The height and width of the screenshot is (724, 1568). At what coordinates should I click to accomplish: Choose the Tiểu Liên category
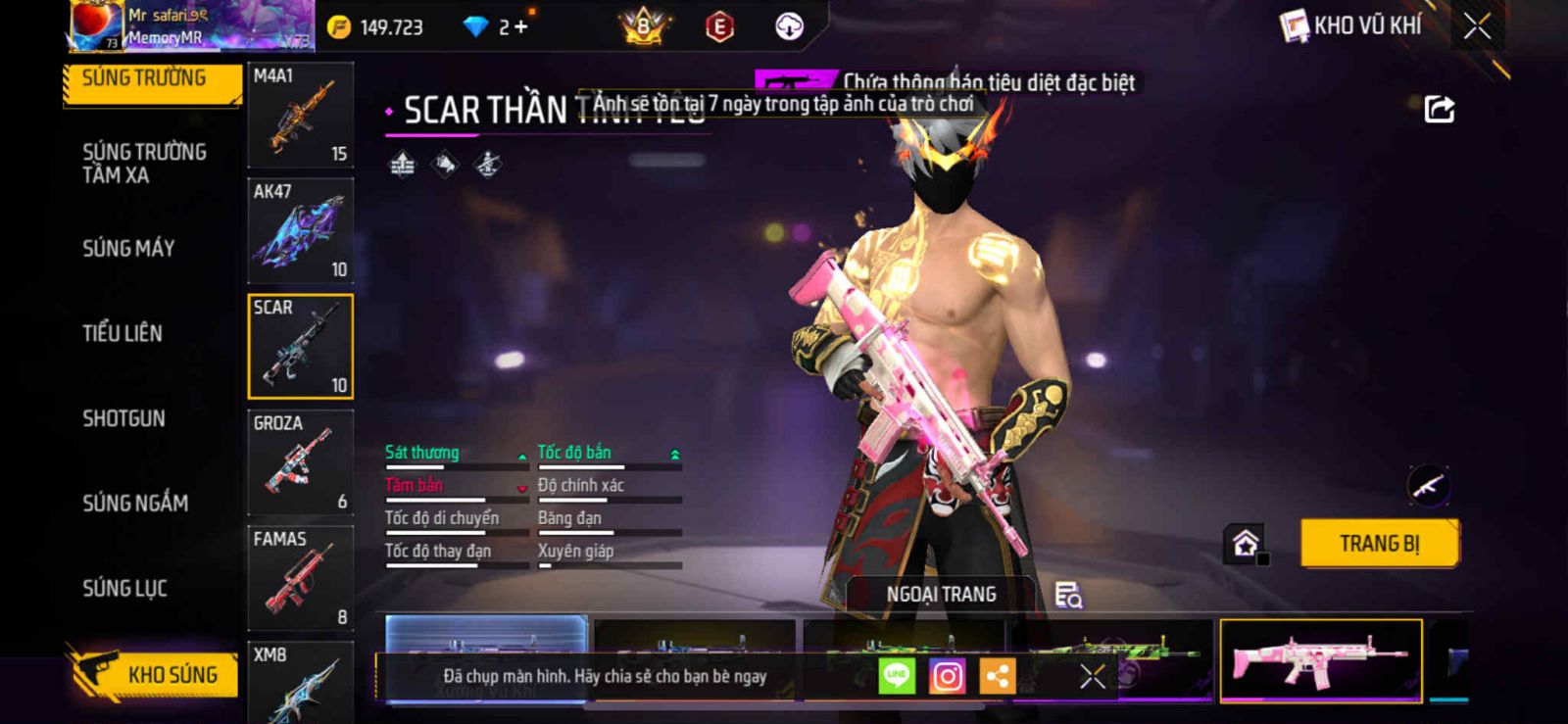pyautogui.click(x=122, y=334)
